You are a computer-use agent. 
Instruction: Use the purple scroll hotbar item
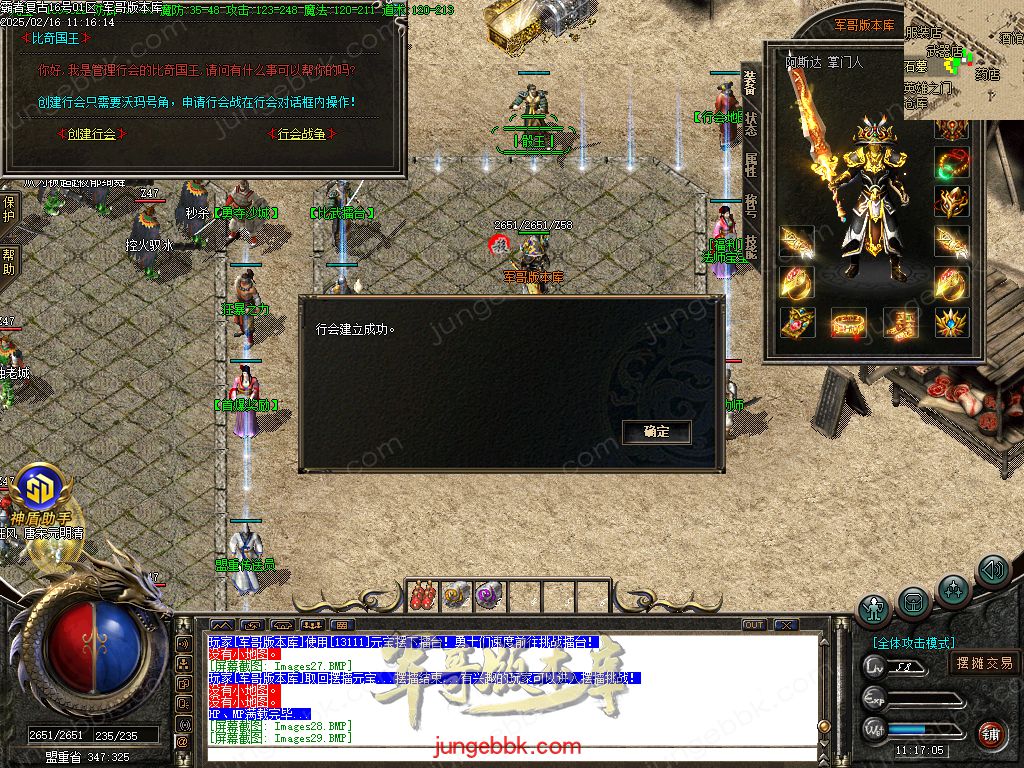pyautogui.click(x=489, y=596)
